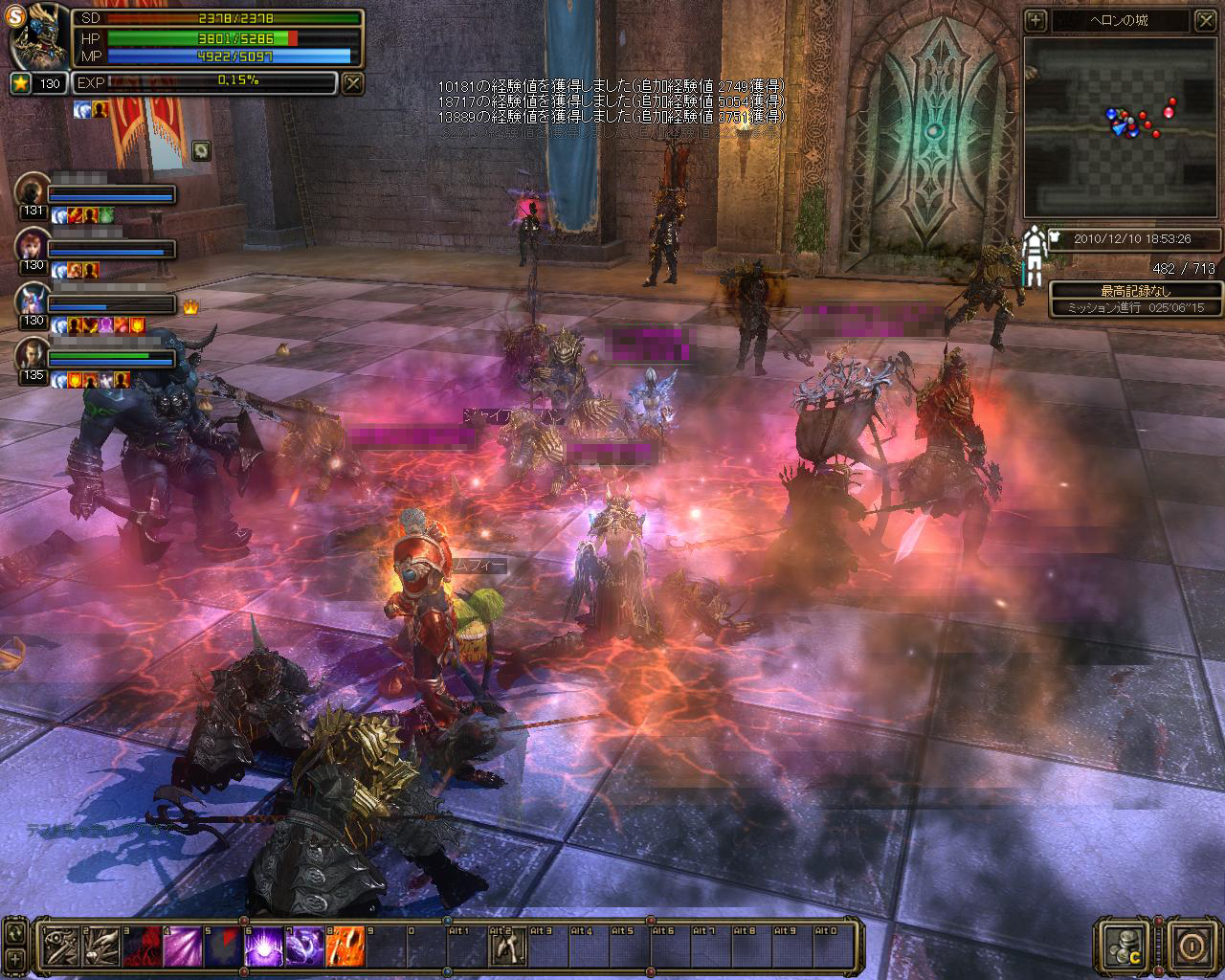Use the sword-and-eye skill in slot 1
The height and width of the screenshot is (980, 1225).
coord(60,947)
